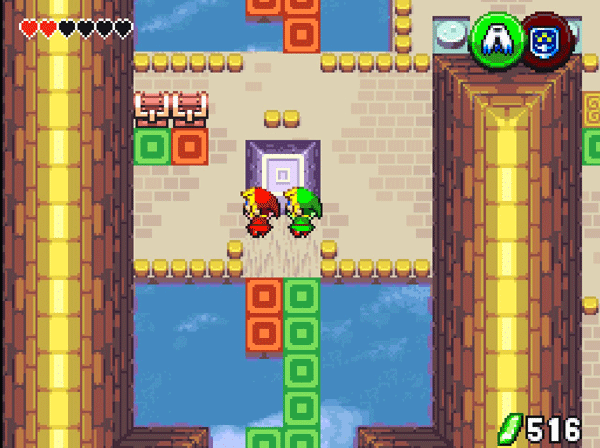This screenshot has height=448, width=600.
Task: Select the Roc's Cape item in the green circle
Action: [495, 38]
